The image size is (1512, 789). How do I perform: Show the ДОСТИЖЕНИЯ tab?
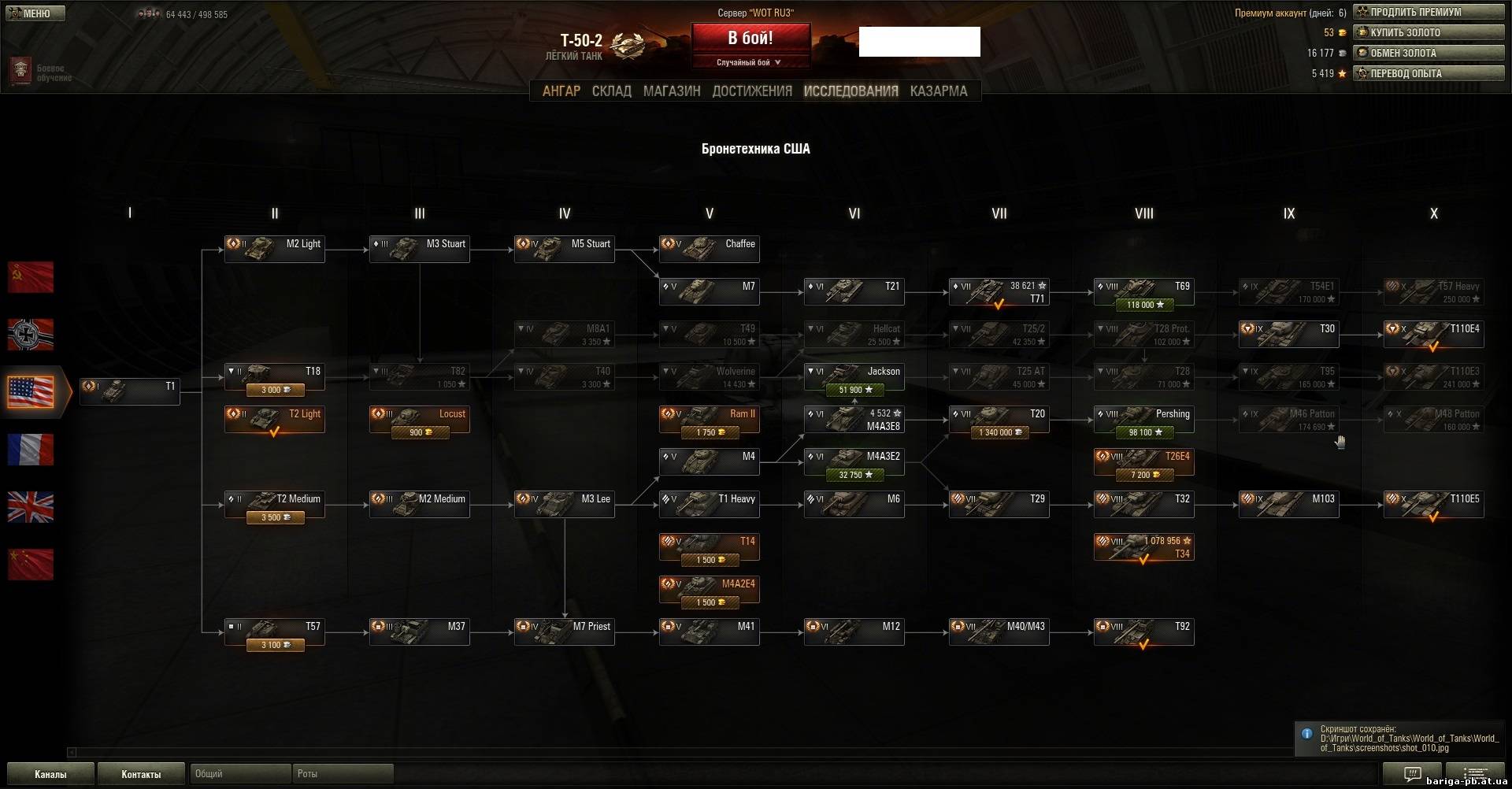click(x=751, y=91)
